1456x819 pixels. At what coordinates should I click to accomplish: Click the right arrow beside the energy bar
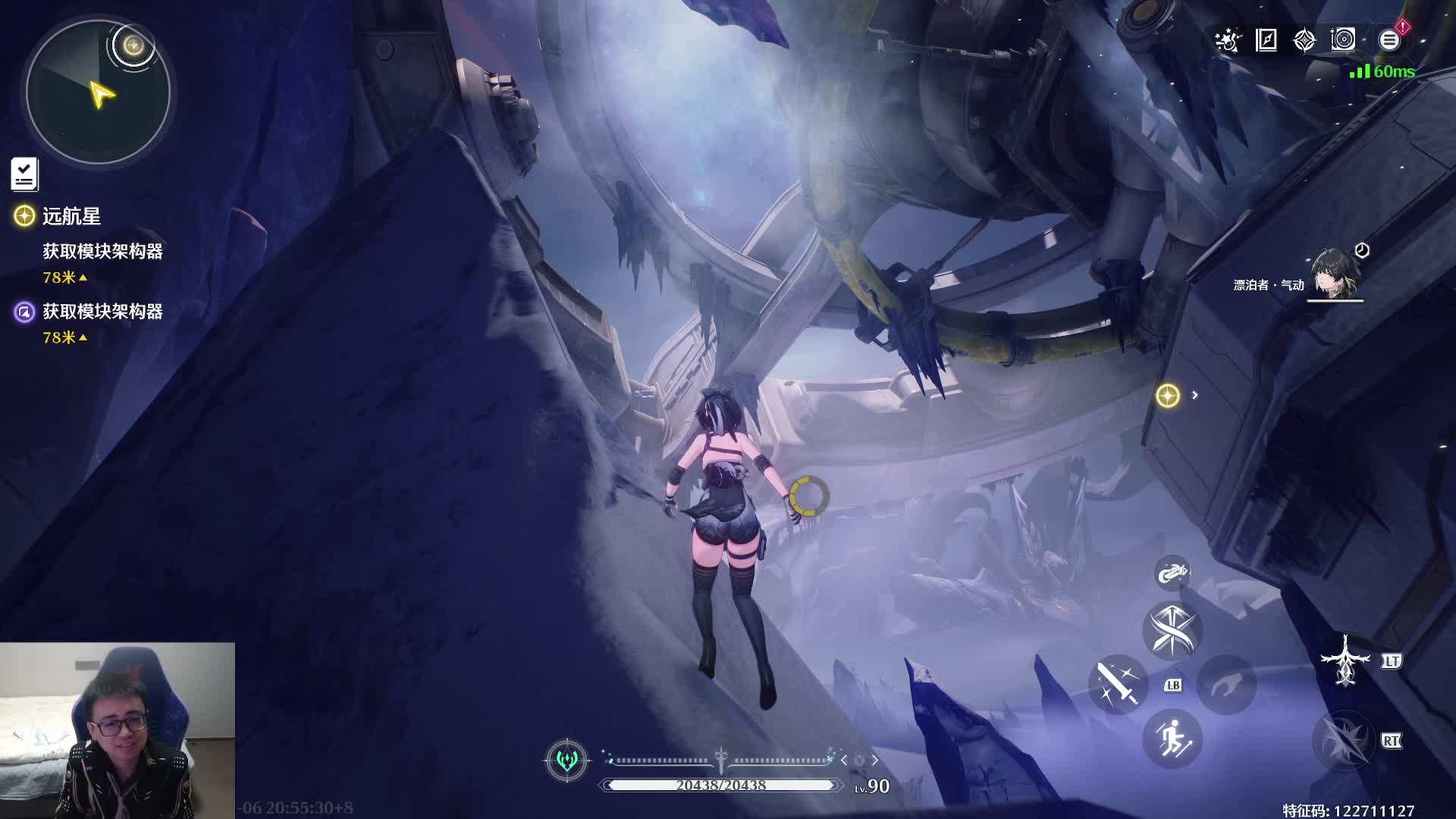coord(874,760)
